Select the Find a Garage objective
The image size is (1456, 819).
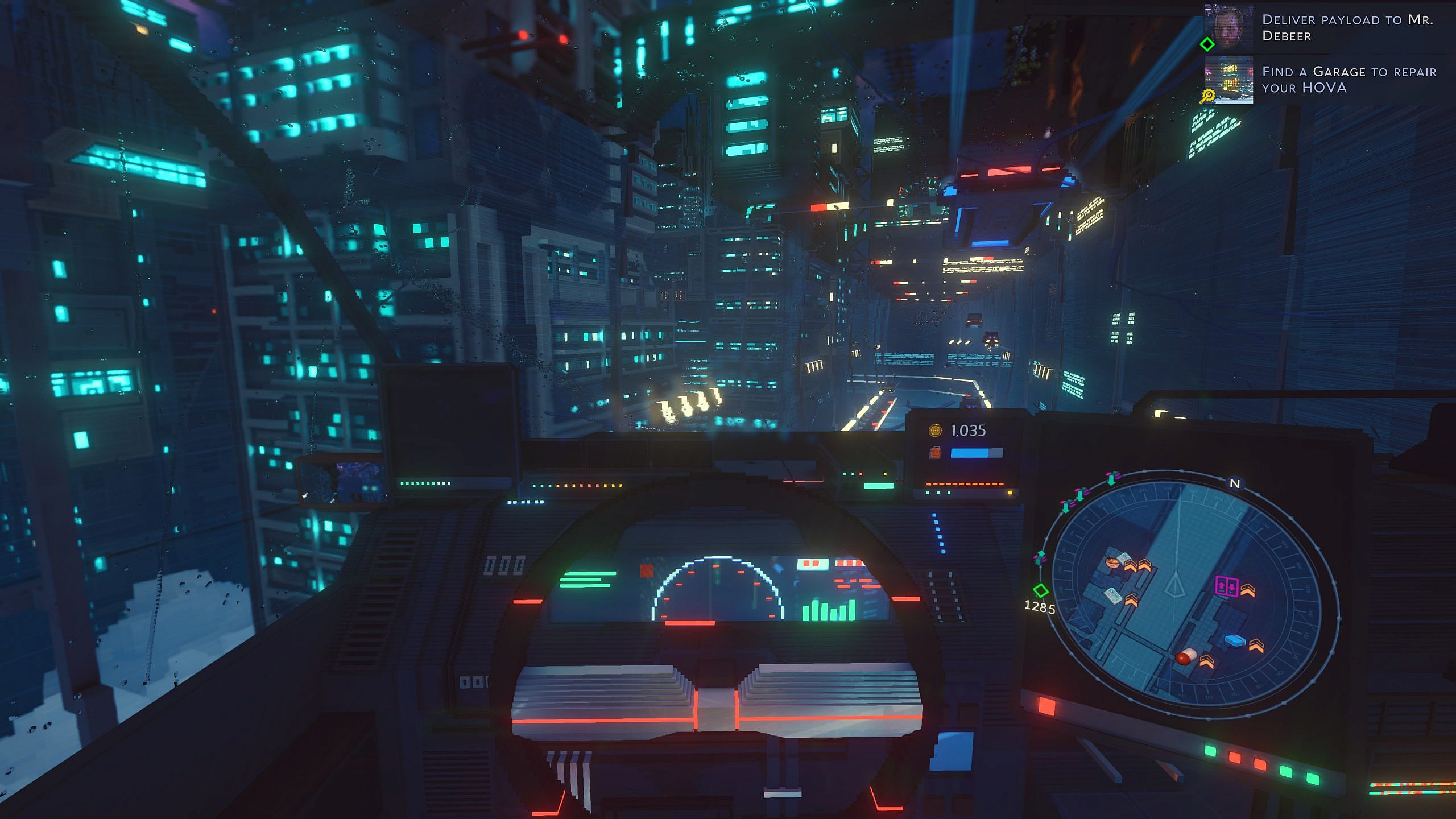[1349, 80]
